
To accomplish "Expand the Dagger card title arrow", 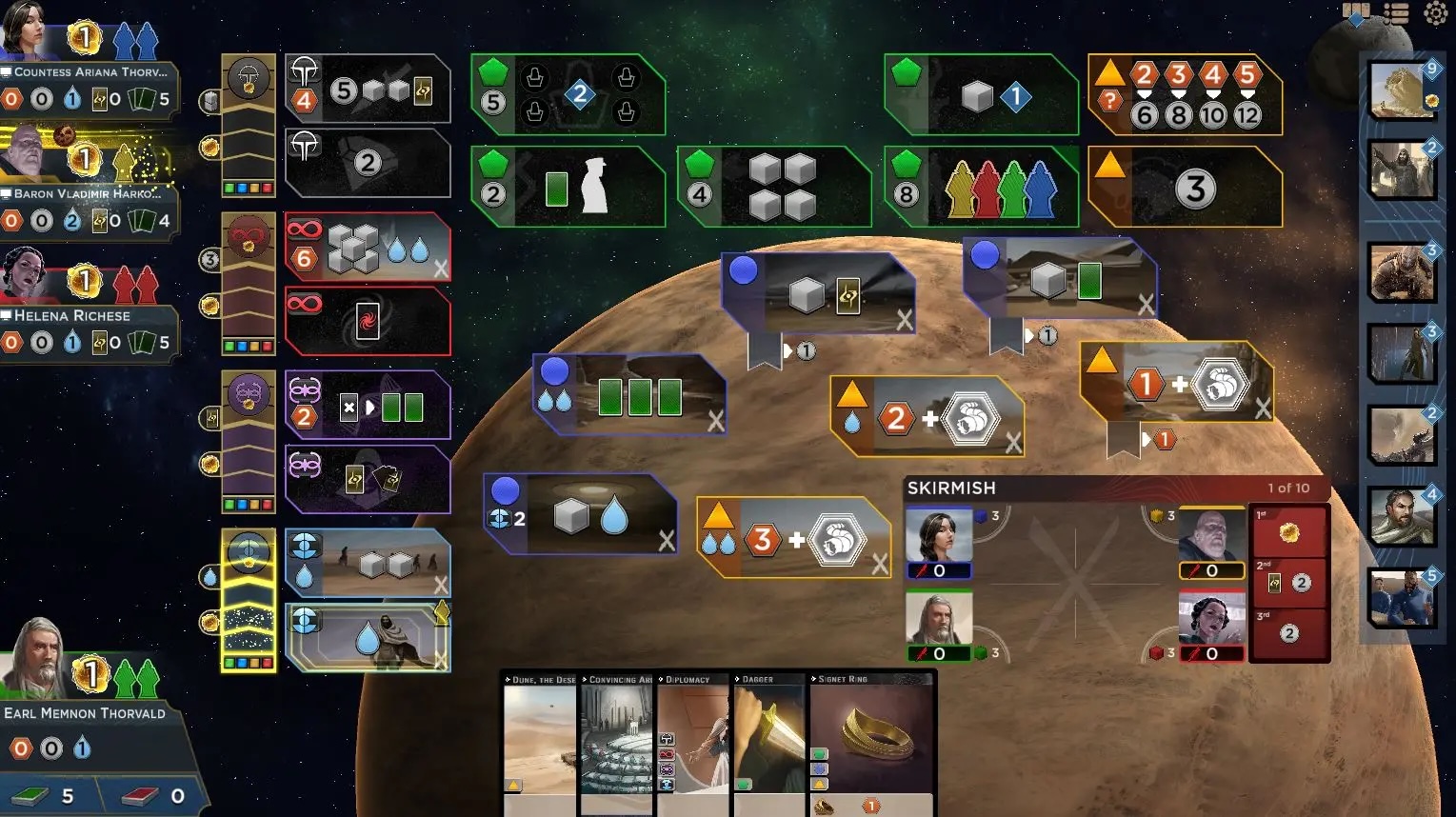I will coord(738,678).
